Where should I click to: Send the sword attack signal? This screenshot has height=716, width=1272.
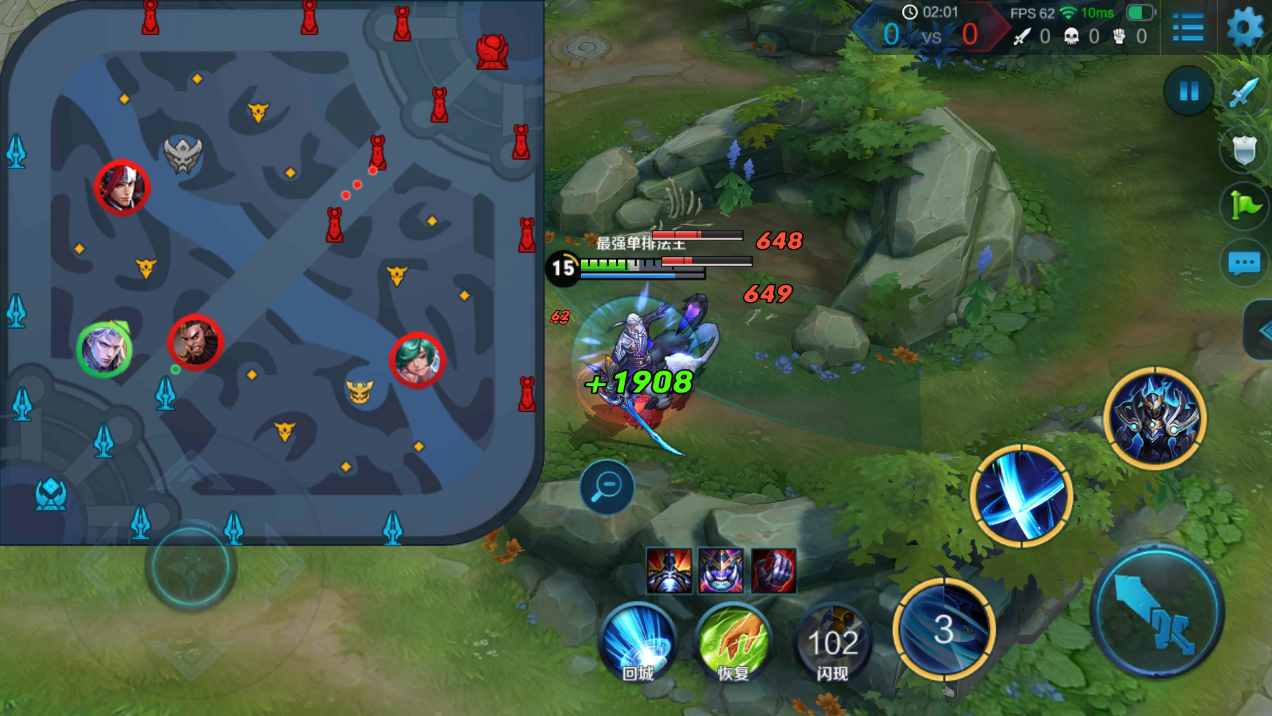pyautogui.click(x=1243, y=93)
